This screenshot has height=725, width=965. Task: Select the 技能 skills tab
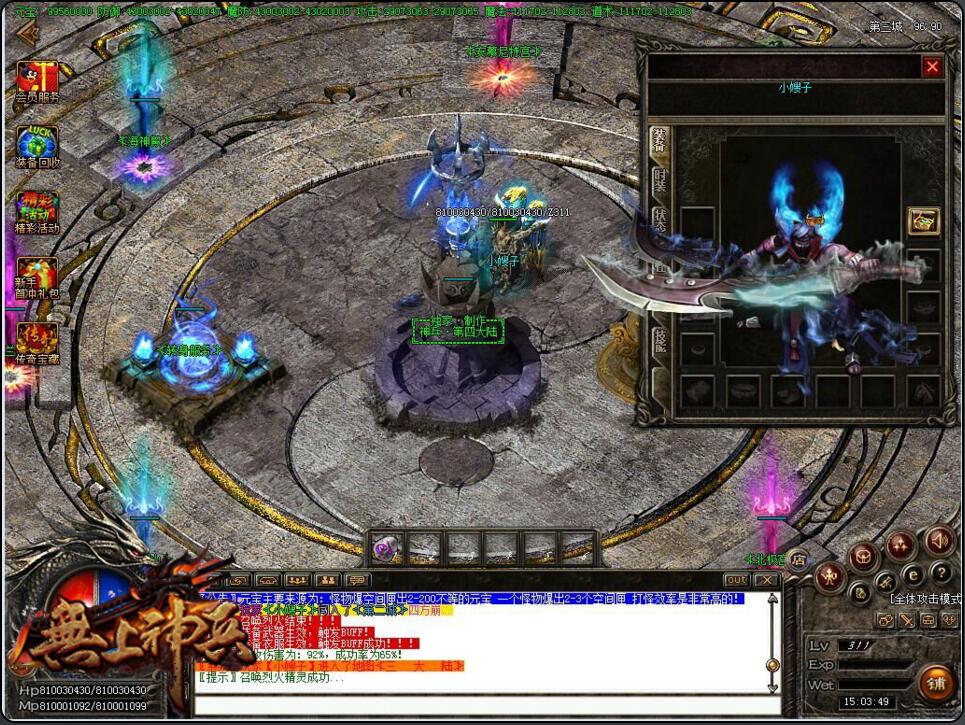(x=660, y=342)
